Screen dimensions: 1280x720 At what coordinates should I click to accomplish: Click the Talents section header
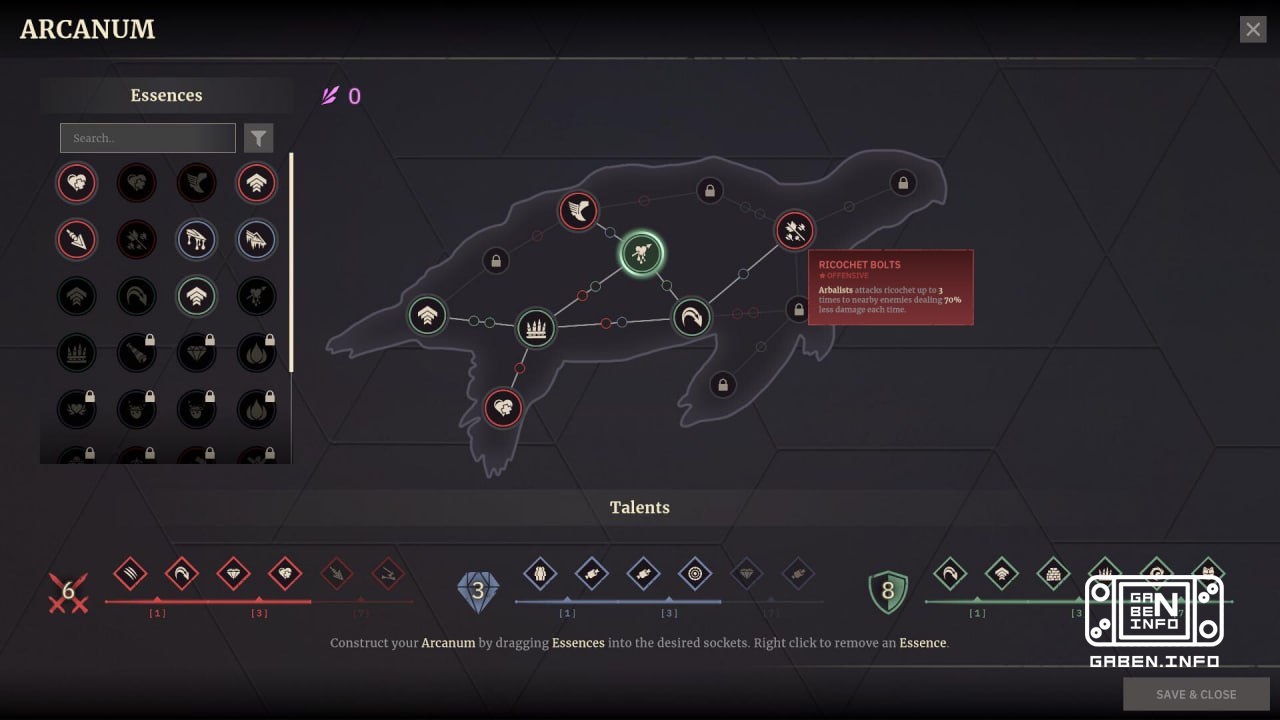click(x=639, y=507)
